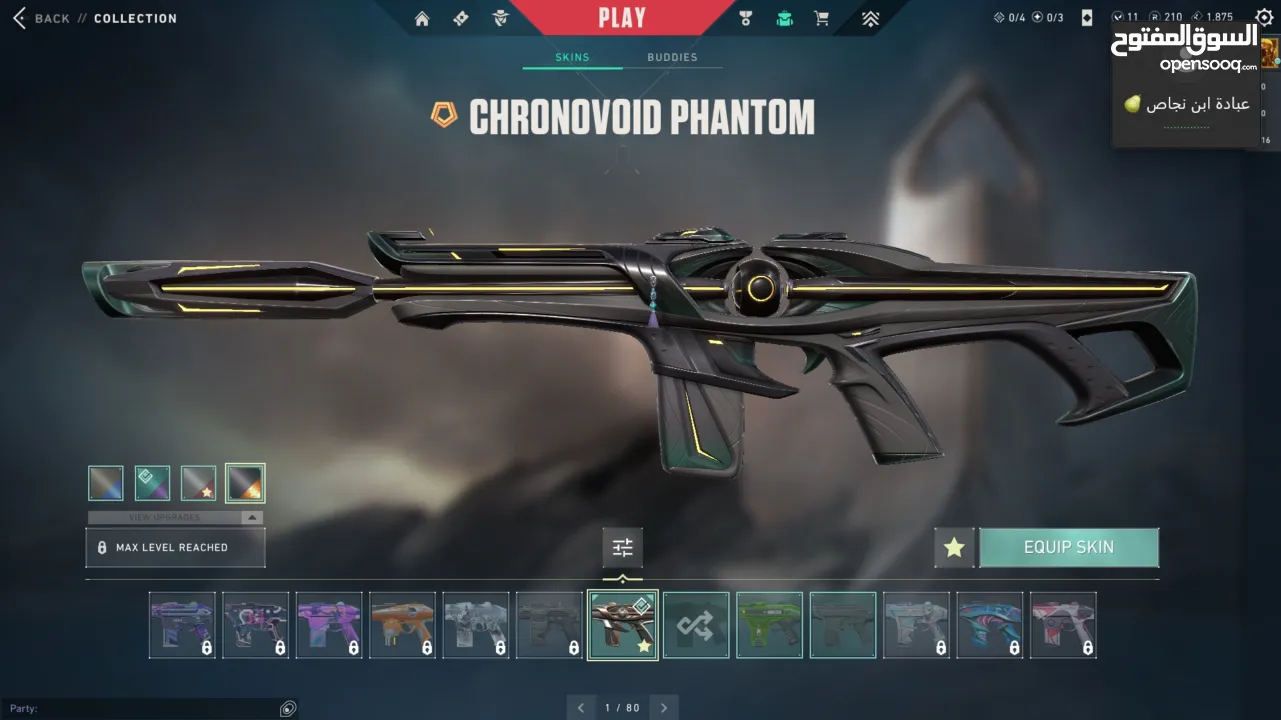Toggle favorite star beside Equip Skin
The width and height of the screenshot is (1281, 720).
954,547
